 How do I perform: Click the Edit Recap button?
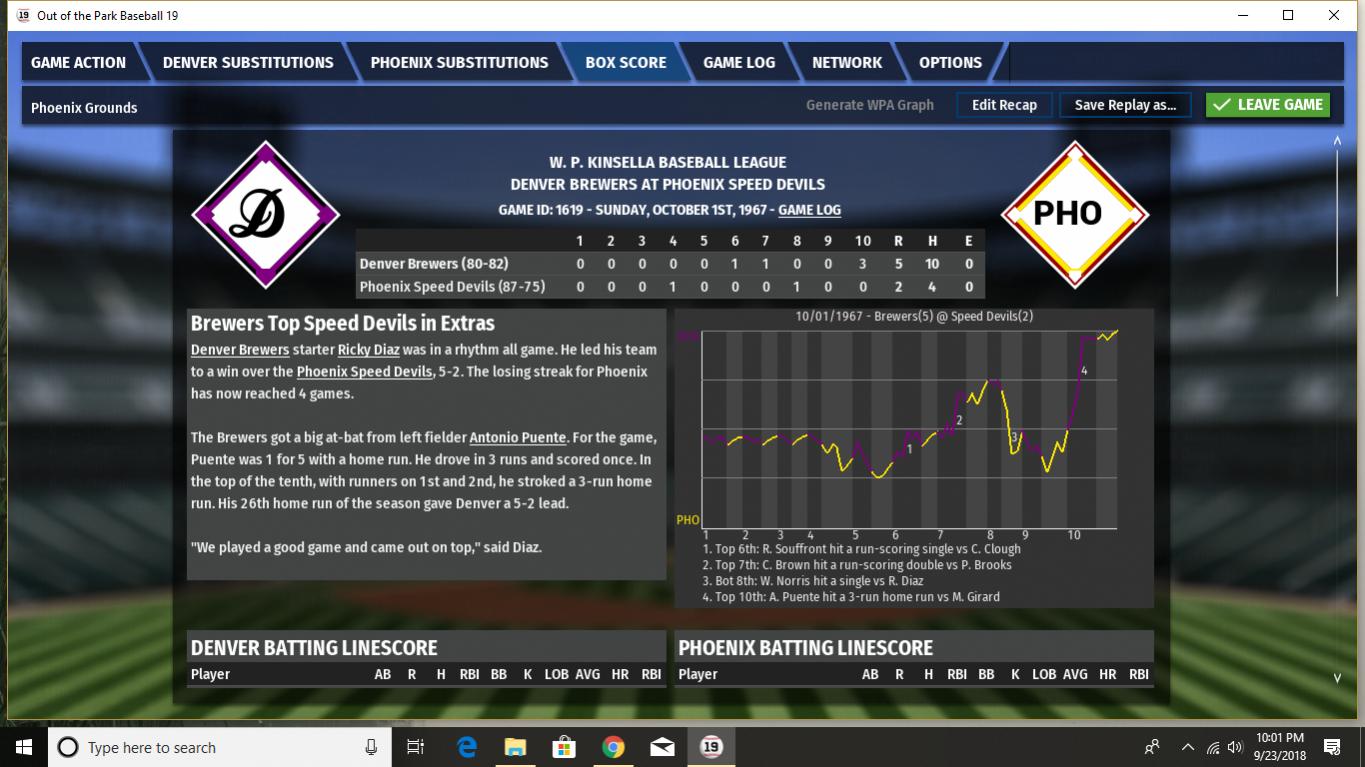click(1004, 105)
